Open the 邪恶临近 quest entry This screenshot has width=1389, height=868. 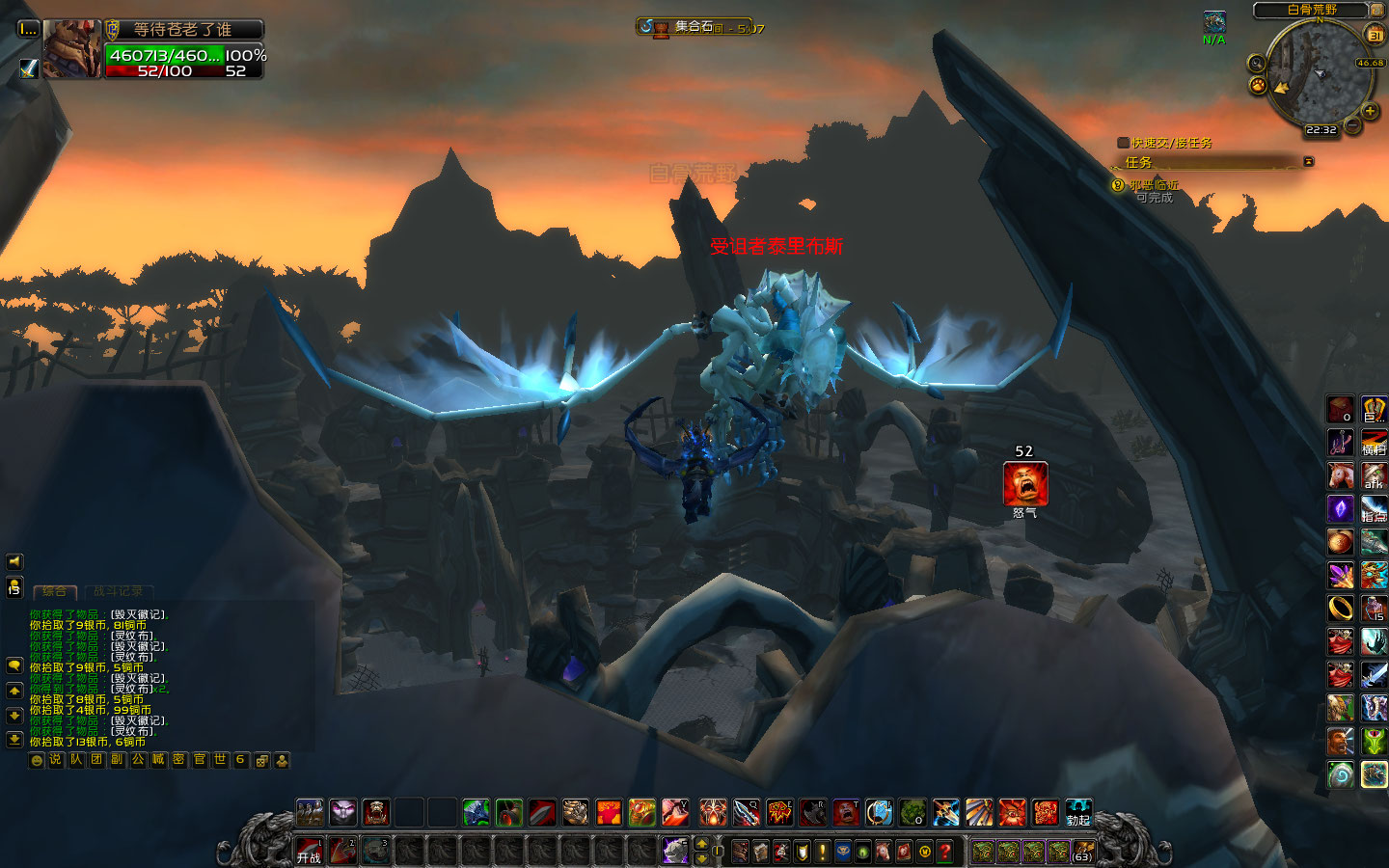(x=1154, y=185)
